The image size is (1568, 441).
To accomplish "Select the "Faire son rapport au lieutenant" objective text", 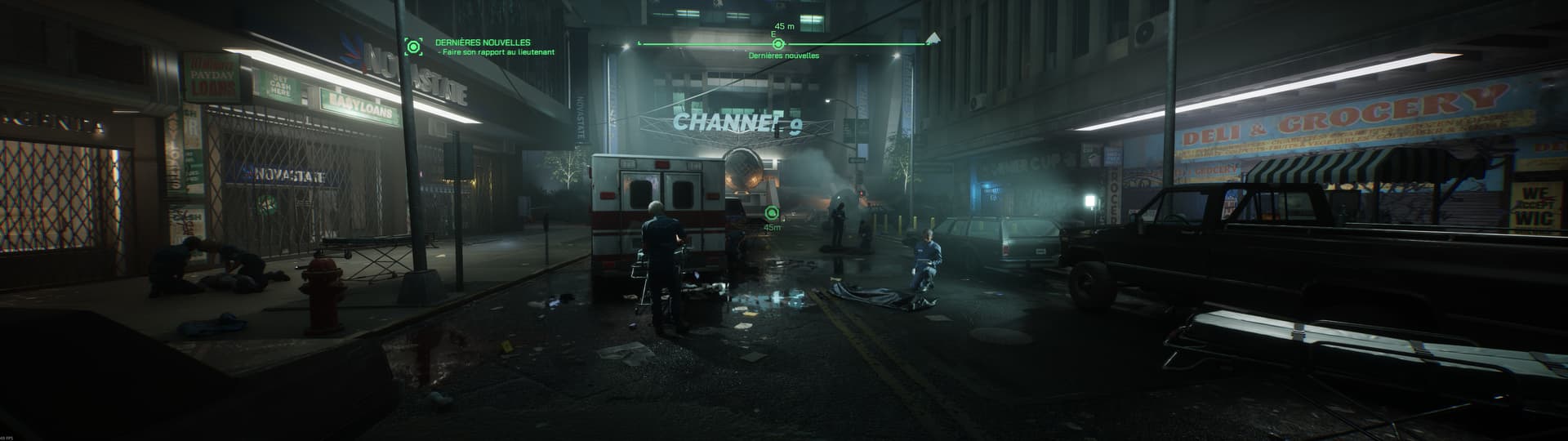I will click(497, 52).
